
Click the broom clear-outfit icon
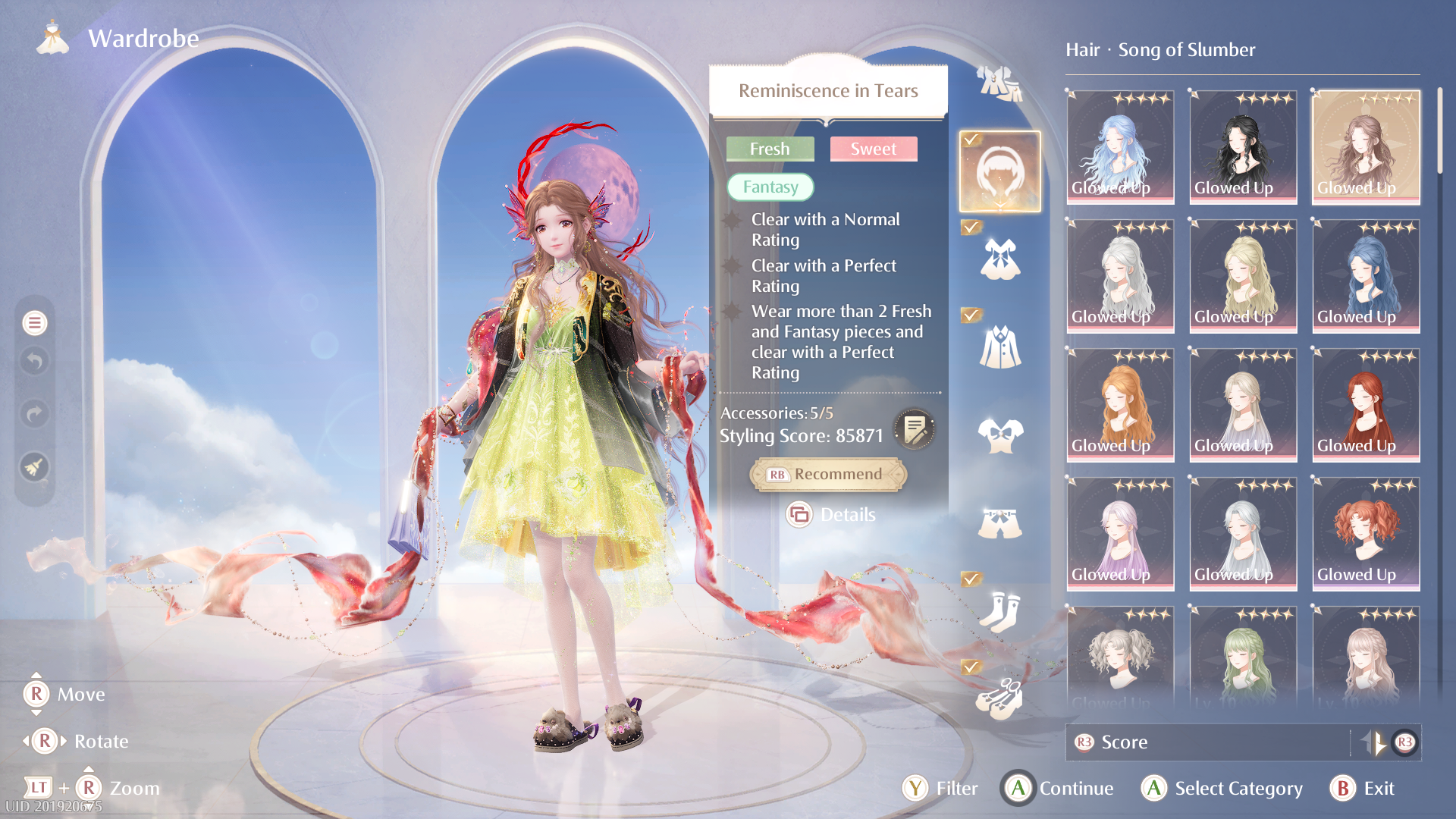34,467
